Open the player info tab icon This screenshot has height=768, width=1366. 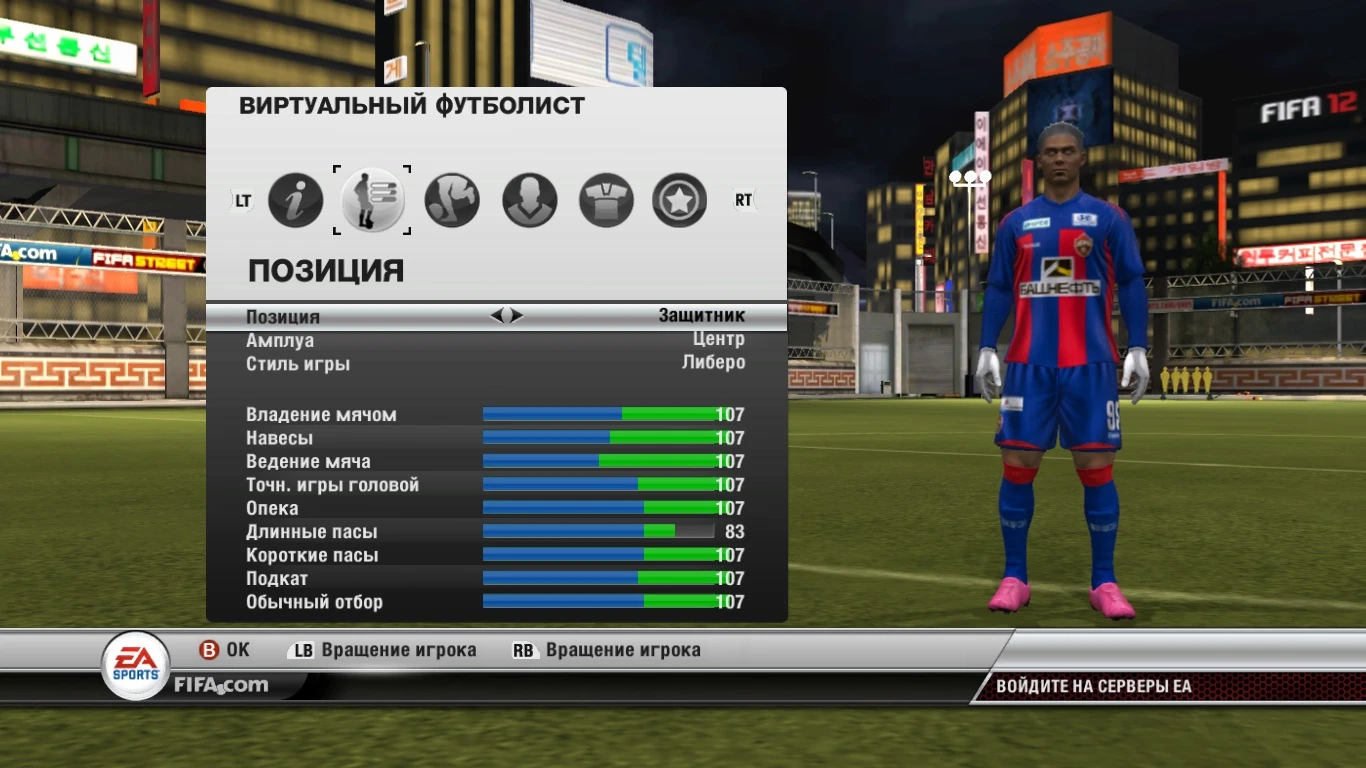(296, 199)
